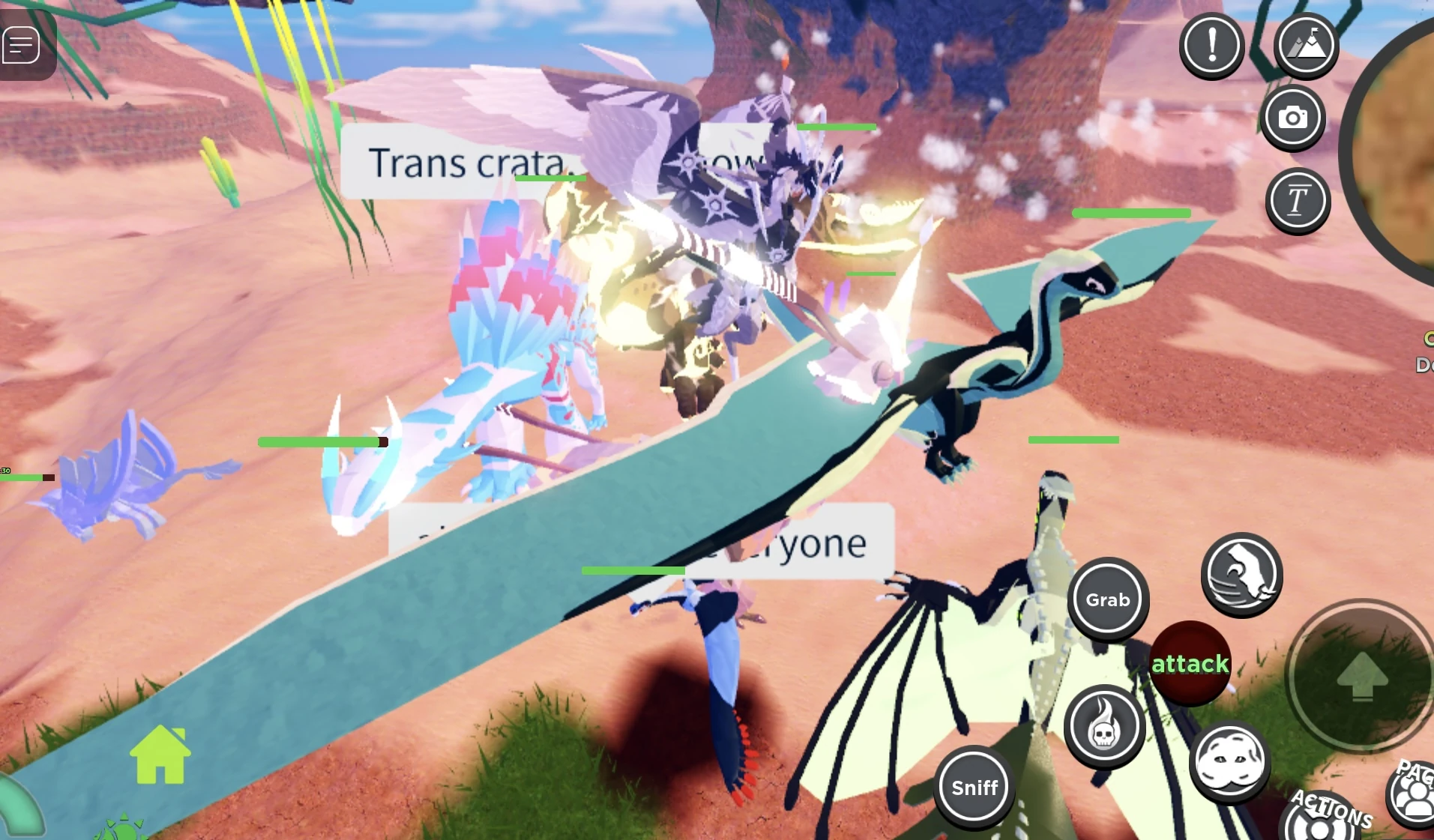This screenshot has width=1434, height=840.
Task: Tap the green health bar above the dragon
Action: pyautogui.click(x=1133, y=214)
